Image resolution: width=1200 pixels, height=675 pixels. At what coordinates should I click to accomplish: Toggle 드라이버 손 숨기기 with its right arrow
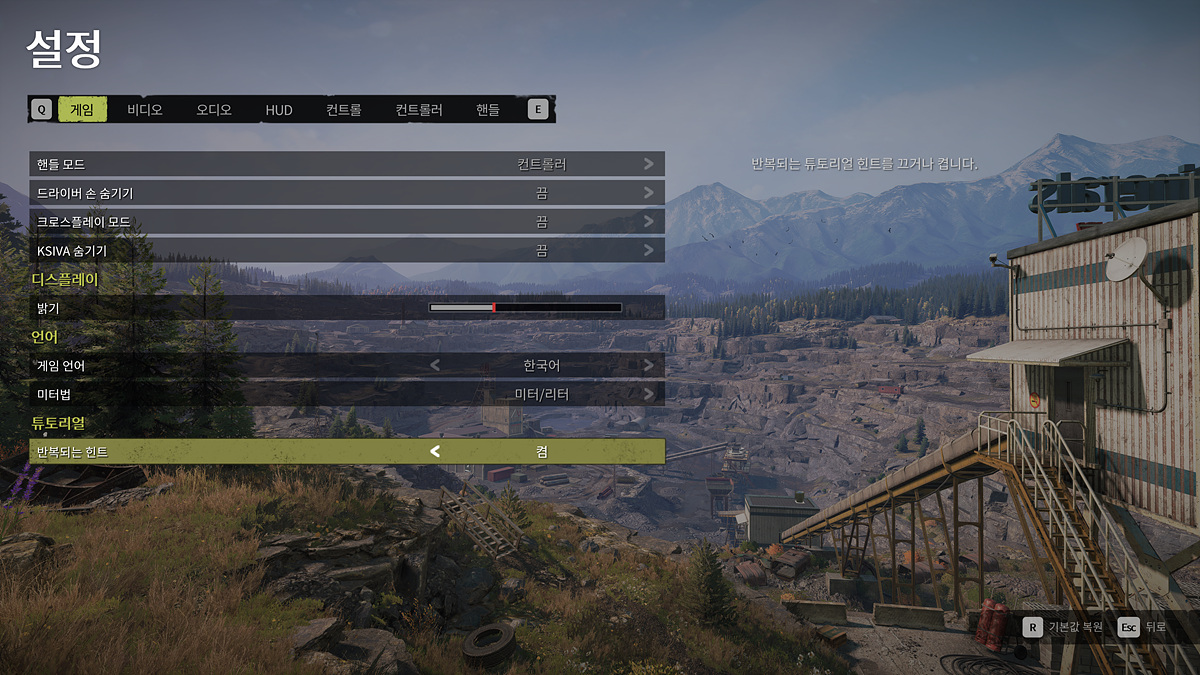(x=649, y=193)
